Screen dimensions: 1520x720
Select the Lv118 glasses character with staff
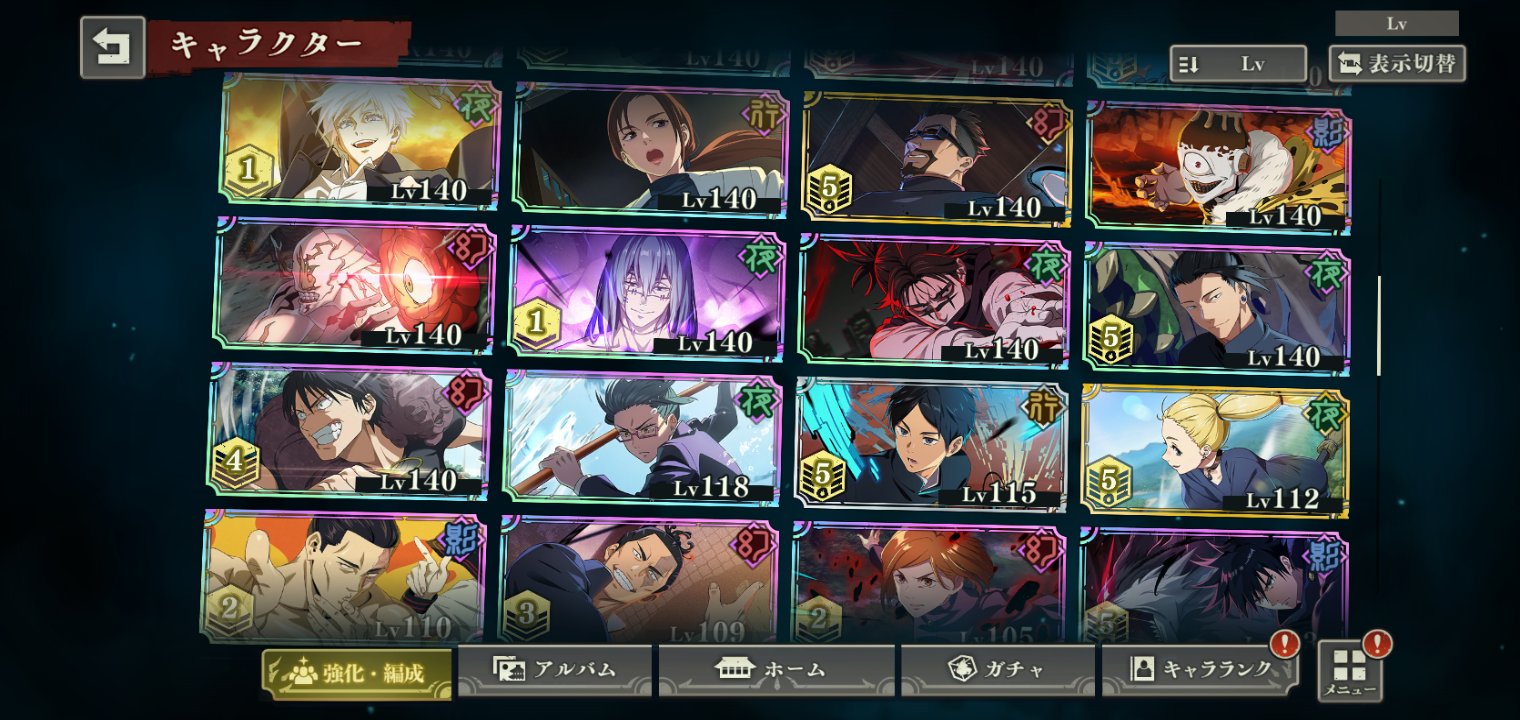click(642, 437)
